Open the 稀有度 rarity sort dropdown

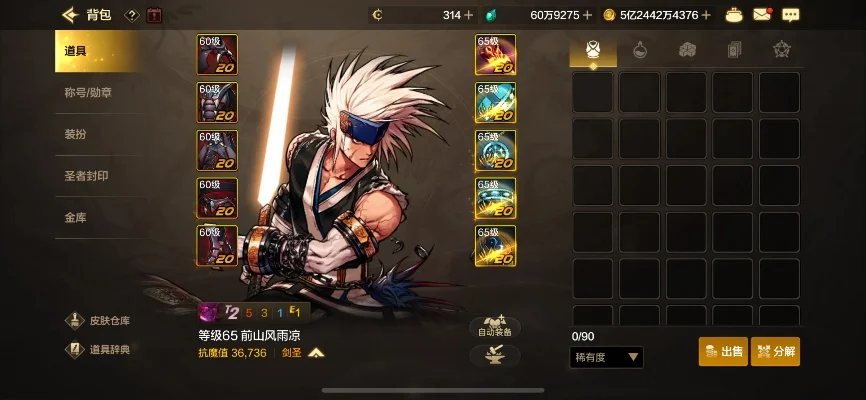(x=607, y=357)
